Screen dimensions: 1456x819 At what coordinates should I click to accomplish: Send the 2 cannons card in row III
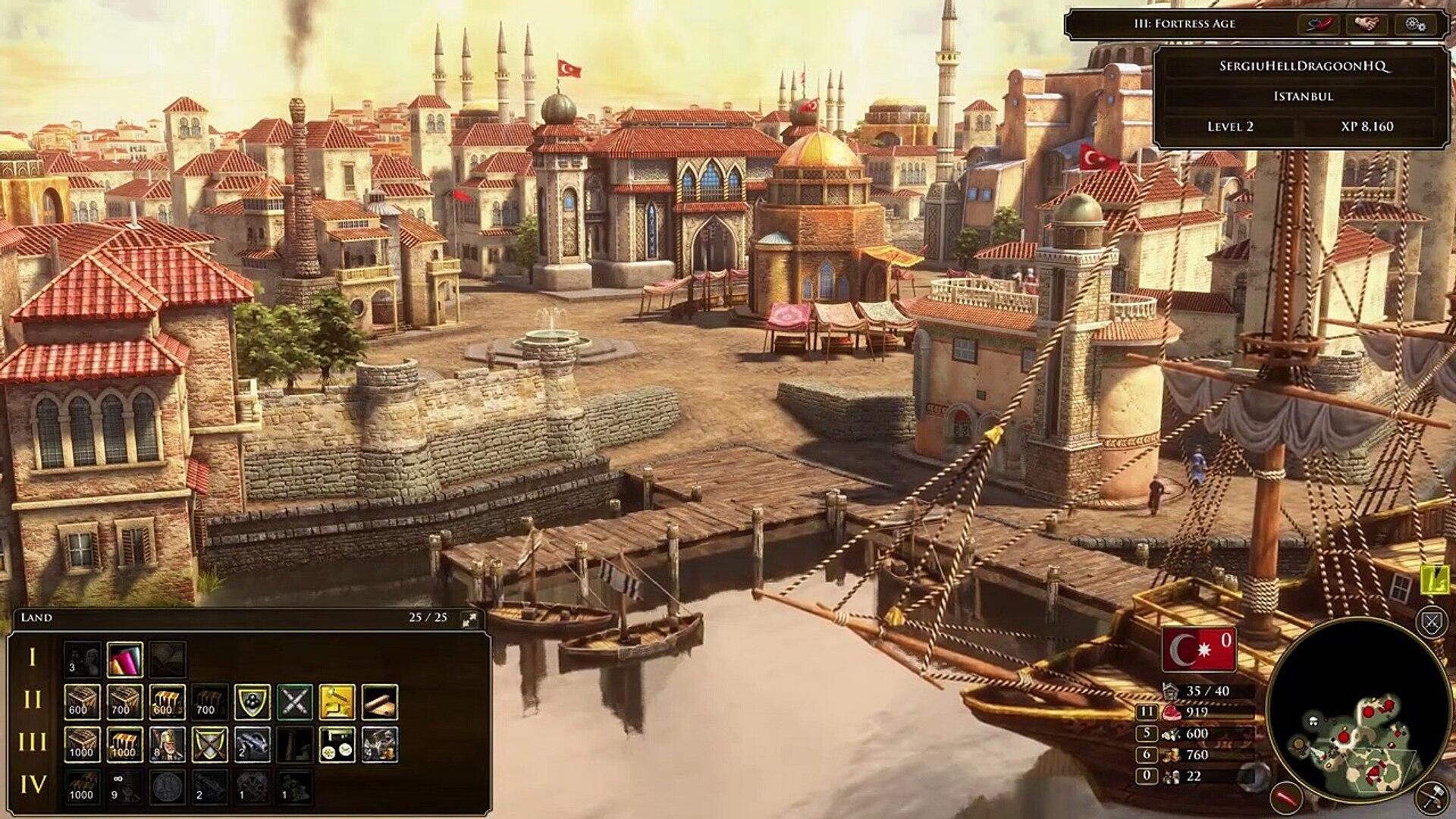(252, 744)
